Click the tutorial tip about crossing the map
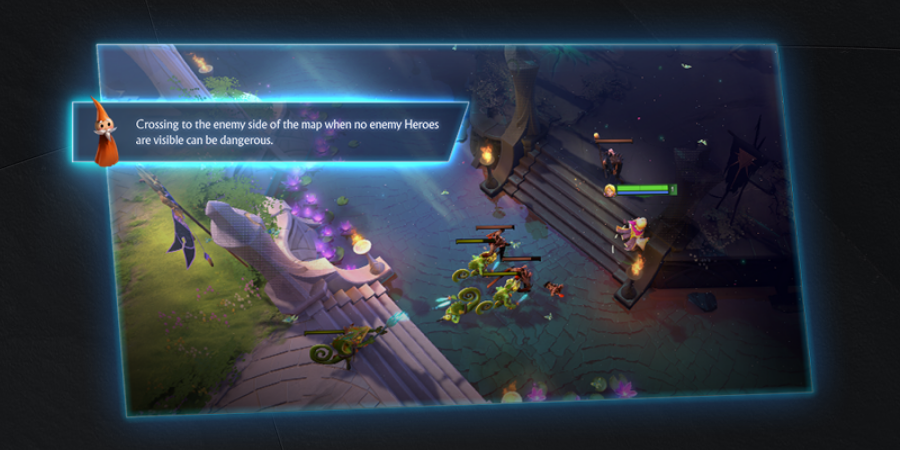 [287, 131]
